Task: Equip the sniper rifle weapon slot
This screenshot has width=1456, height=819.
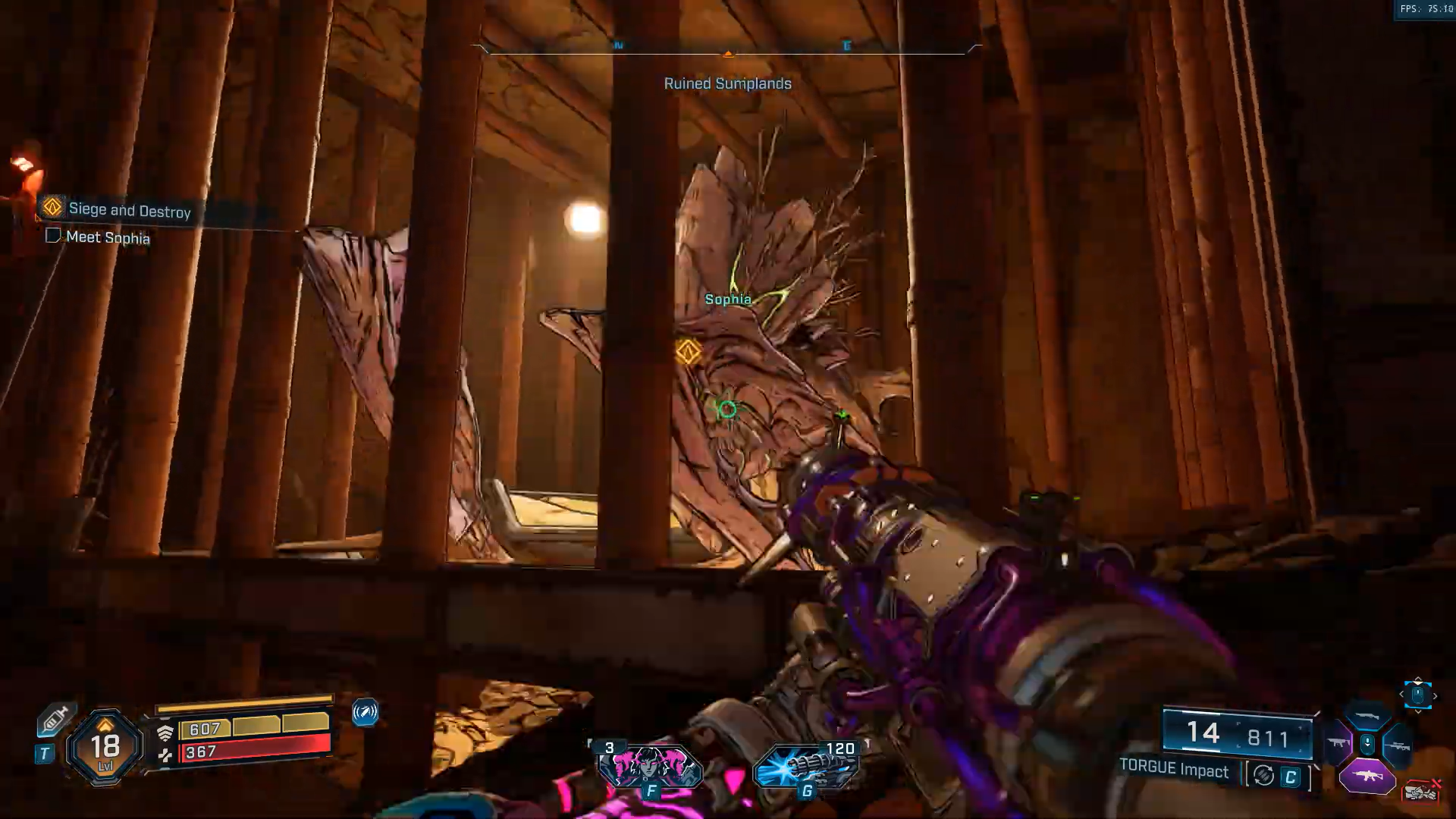Action: (x=1397, y=746)
